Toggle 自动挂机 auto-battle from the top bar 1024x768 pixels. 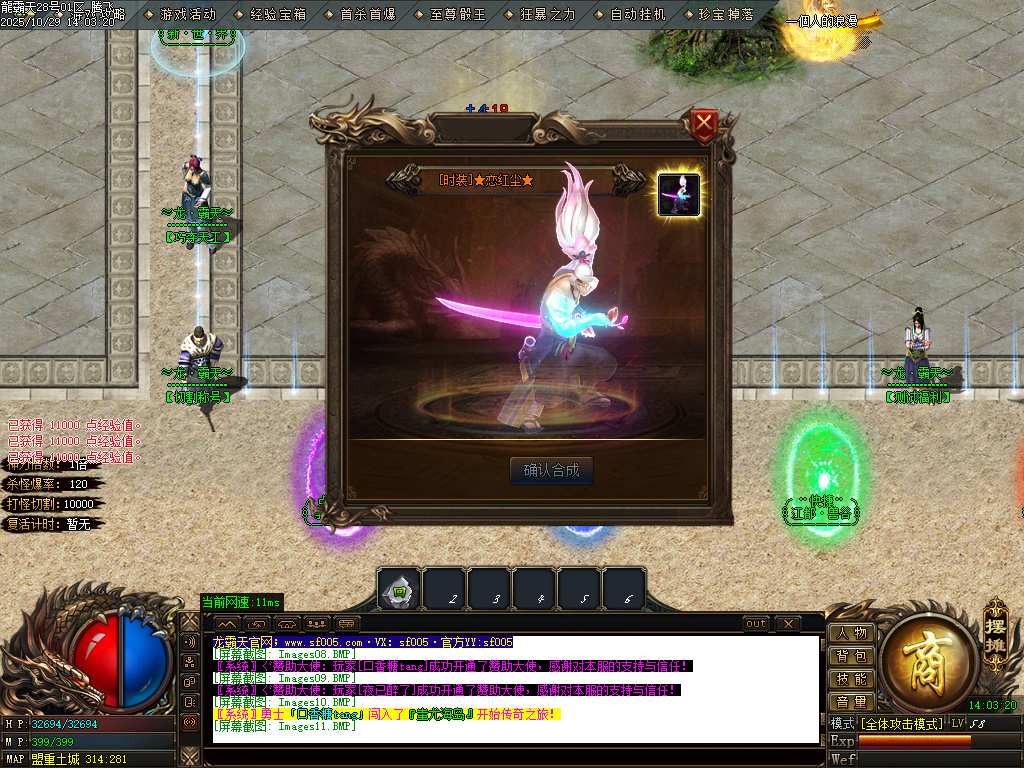click(638, 15)
